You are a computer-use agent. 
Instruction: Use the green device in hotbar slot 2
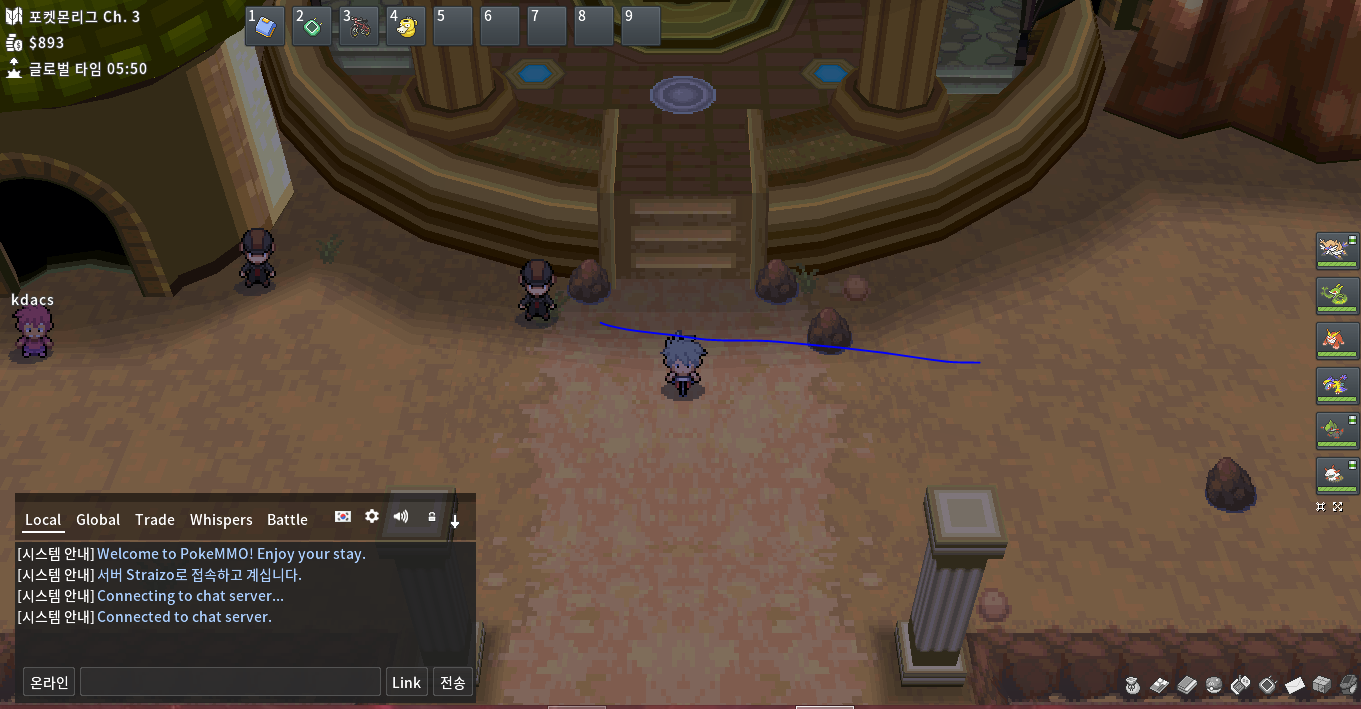pos(312,26)
